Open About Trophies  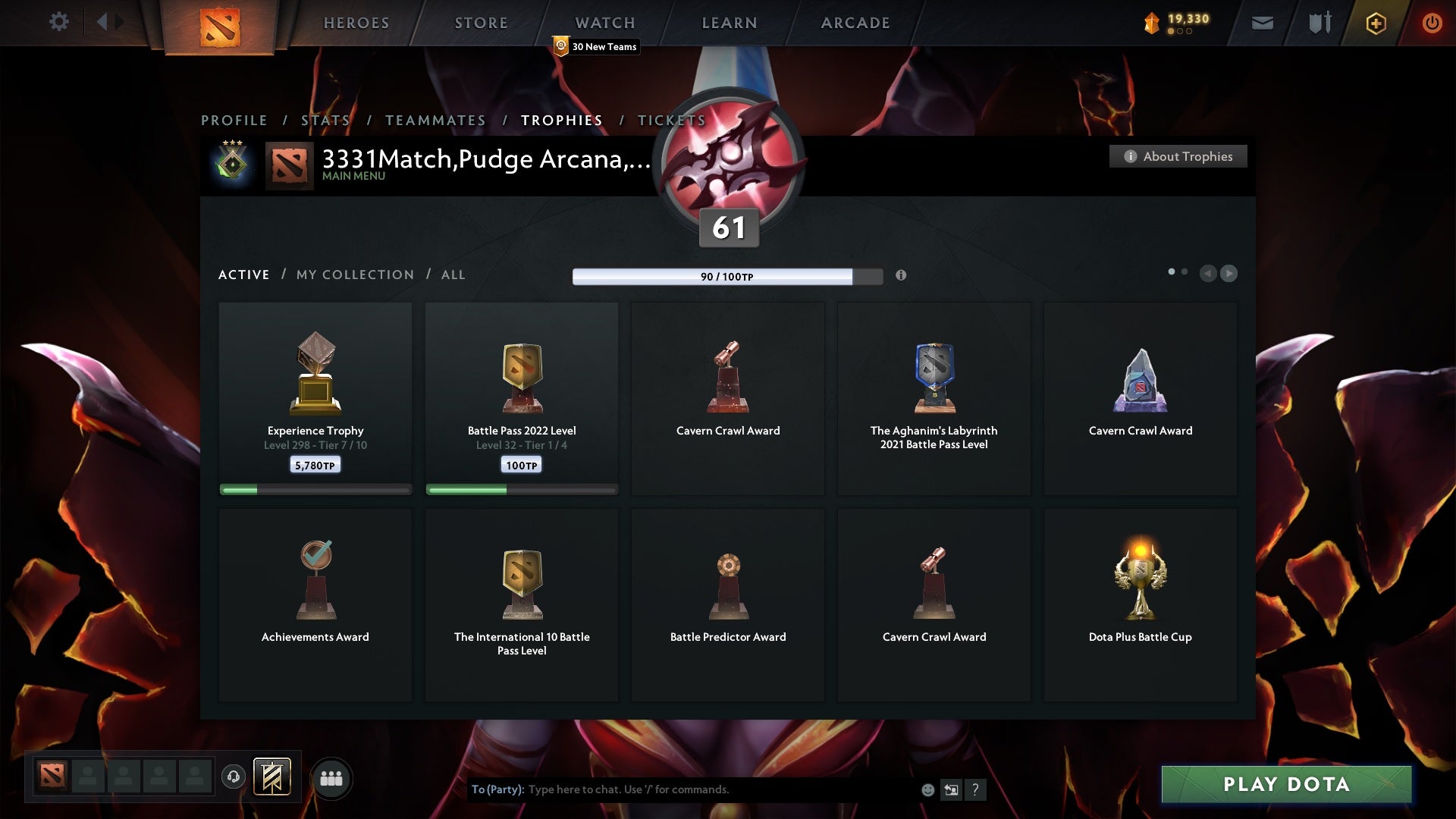1178,156
